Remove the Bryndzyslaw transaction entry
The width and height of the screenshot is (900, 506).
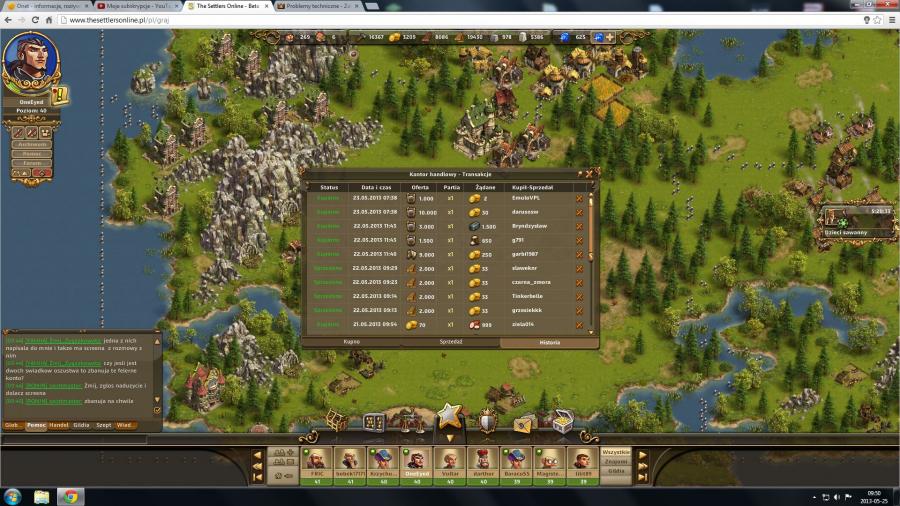[x=579, y=226]
